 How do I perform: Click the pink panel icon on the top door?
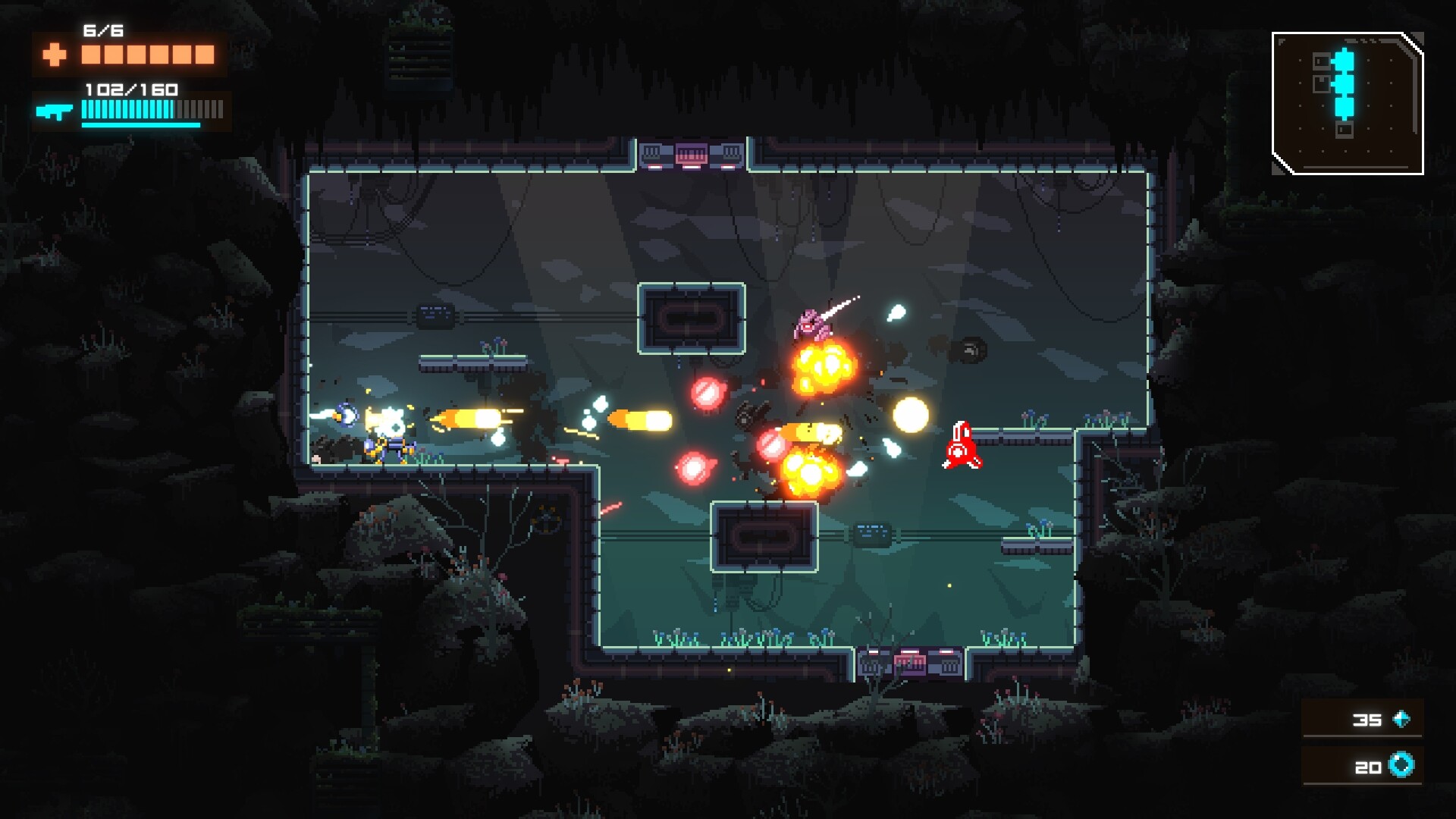pos(690,152)
